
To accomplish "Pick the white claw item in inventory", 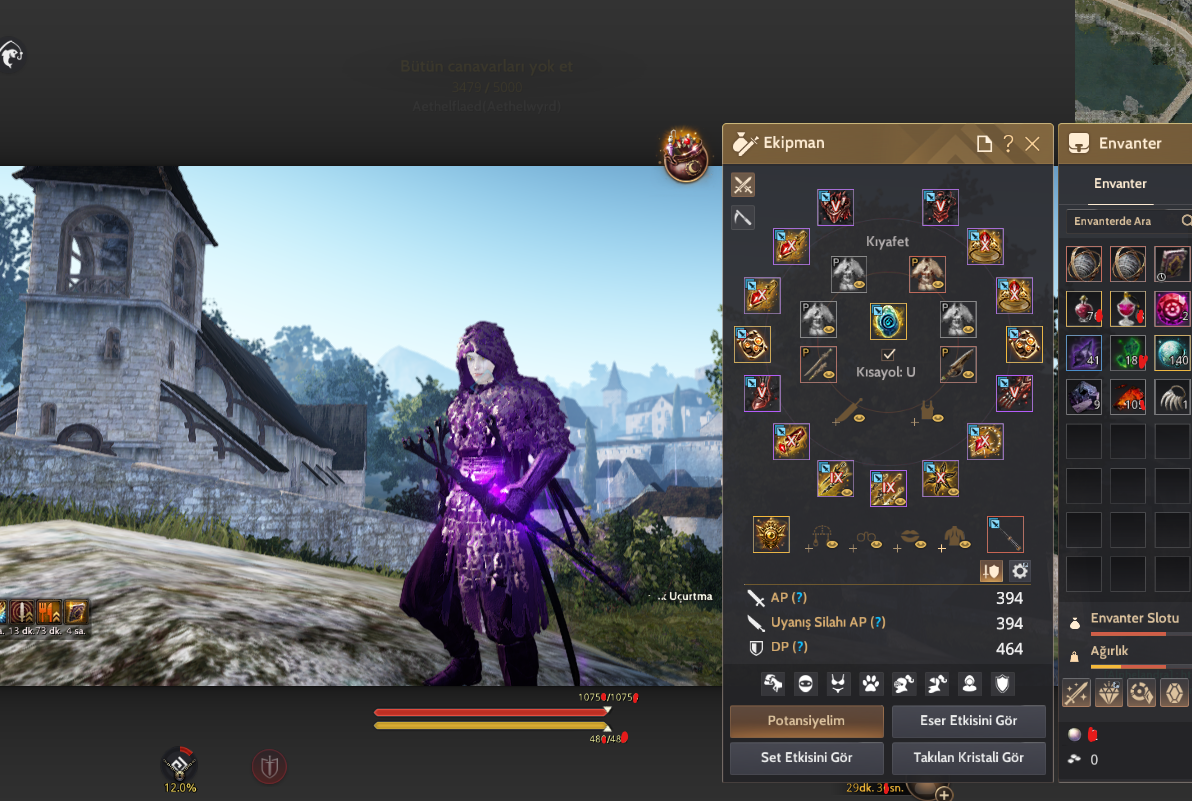I will coord(1172,397).
